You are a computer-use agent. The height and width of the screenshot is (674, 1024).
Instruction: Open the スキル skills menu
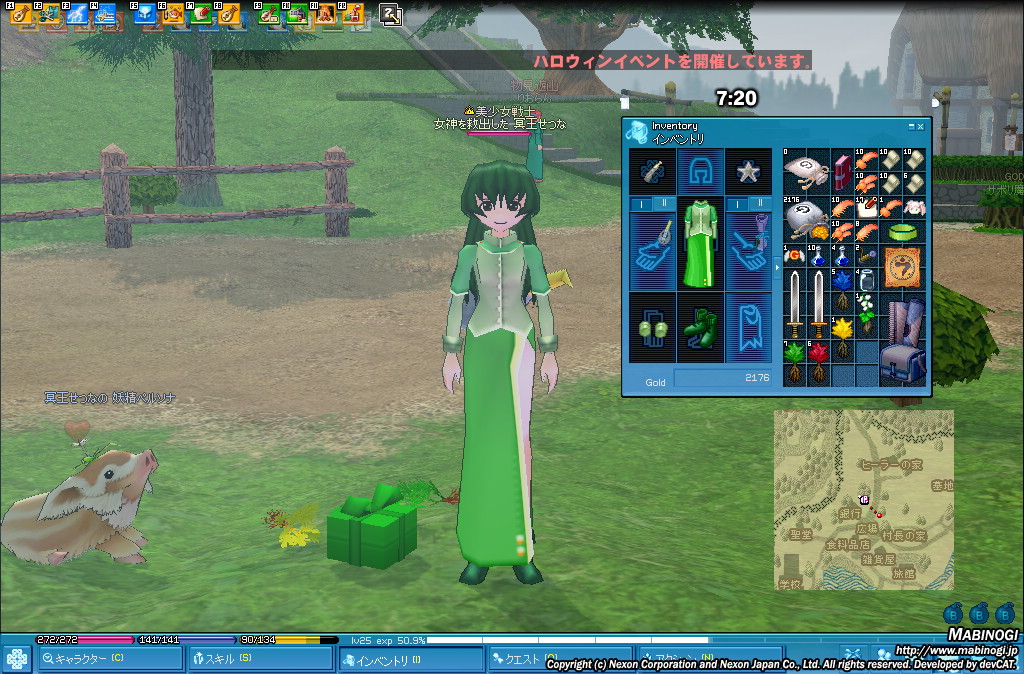[x=260, y=659]
